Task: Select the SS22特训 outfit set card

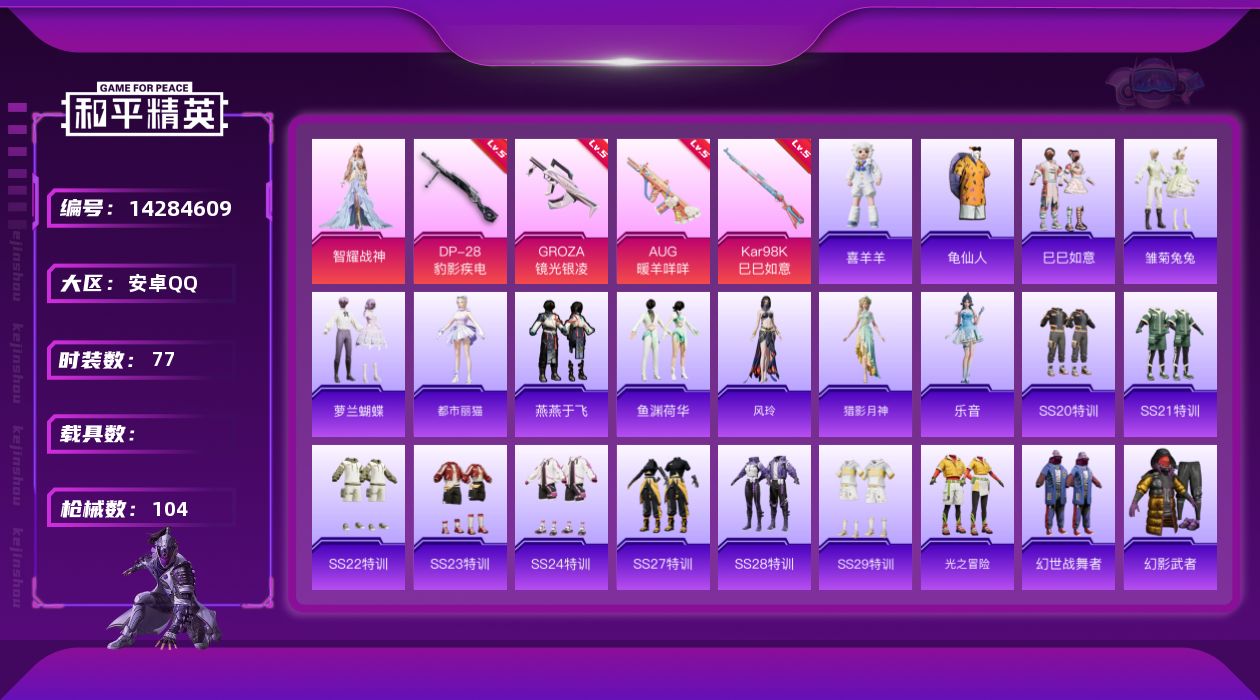Action: [x=358, y=517]
